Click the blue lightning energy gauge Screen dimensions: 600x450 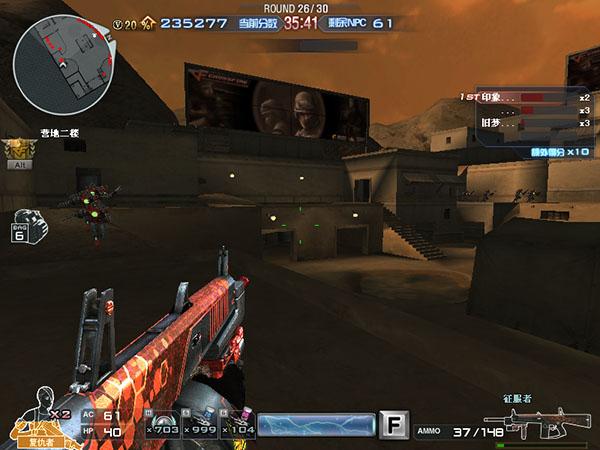point(316,425)
